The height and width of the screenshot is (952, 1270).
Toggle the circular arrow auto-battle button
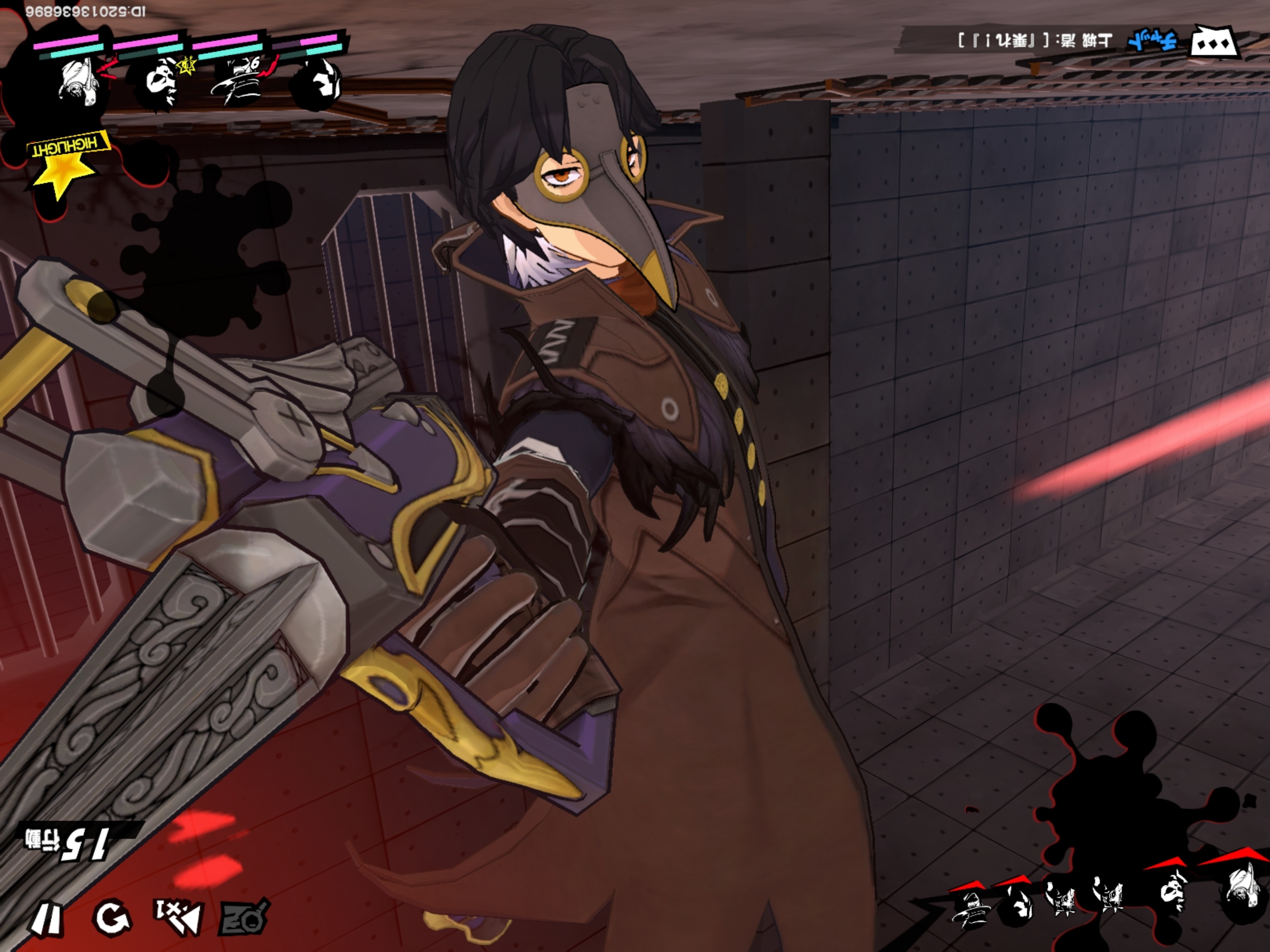113,917
